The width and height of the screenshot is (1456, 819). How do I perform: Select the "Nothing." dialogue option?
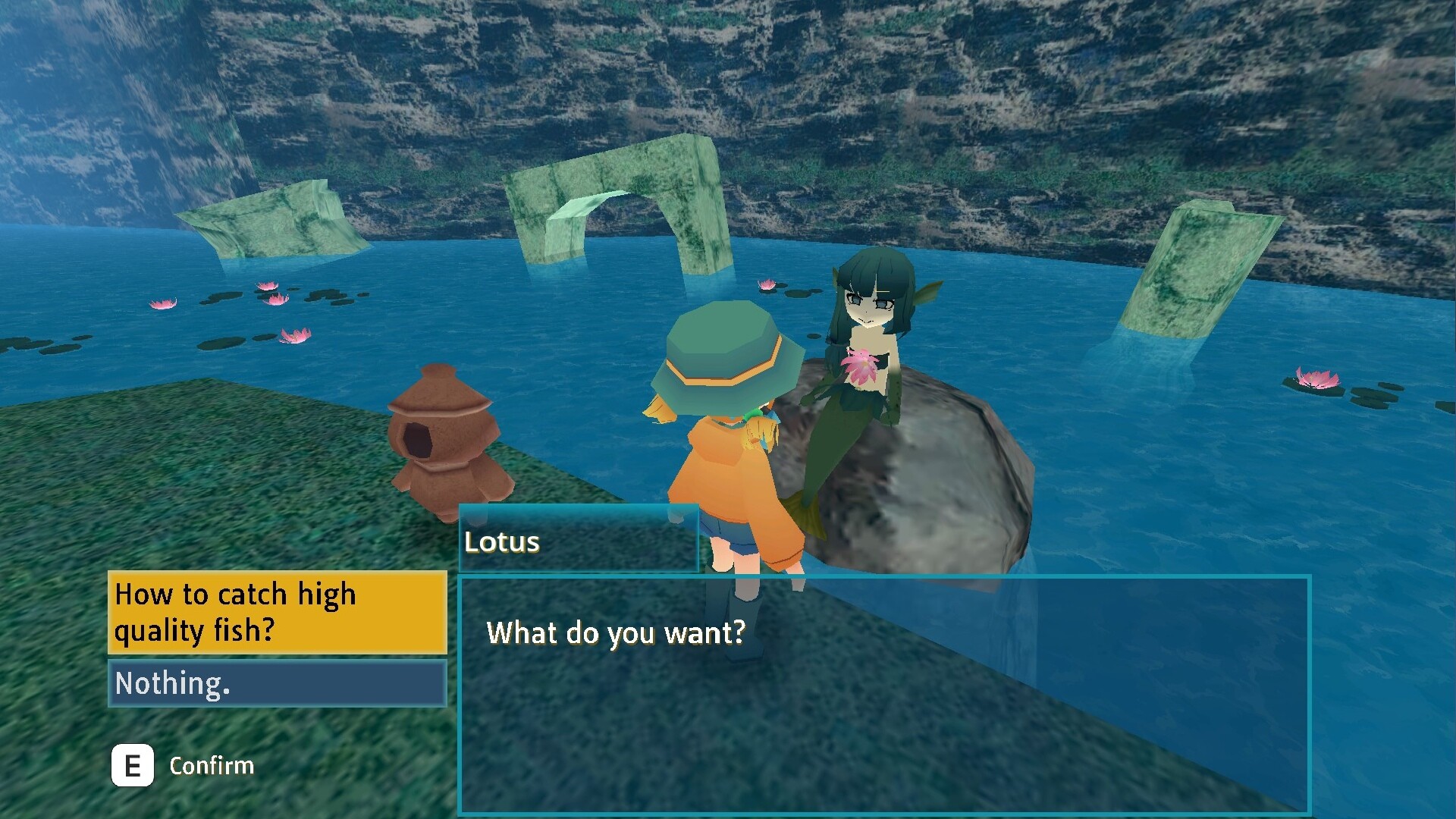[x=278, y=683]
